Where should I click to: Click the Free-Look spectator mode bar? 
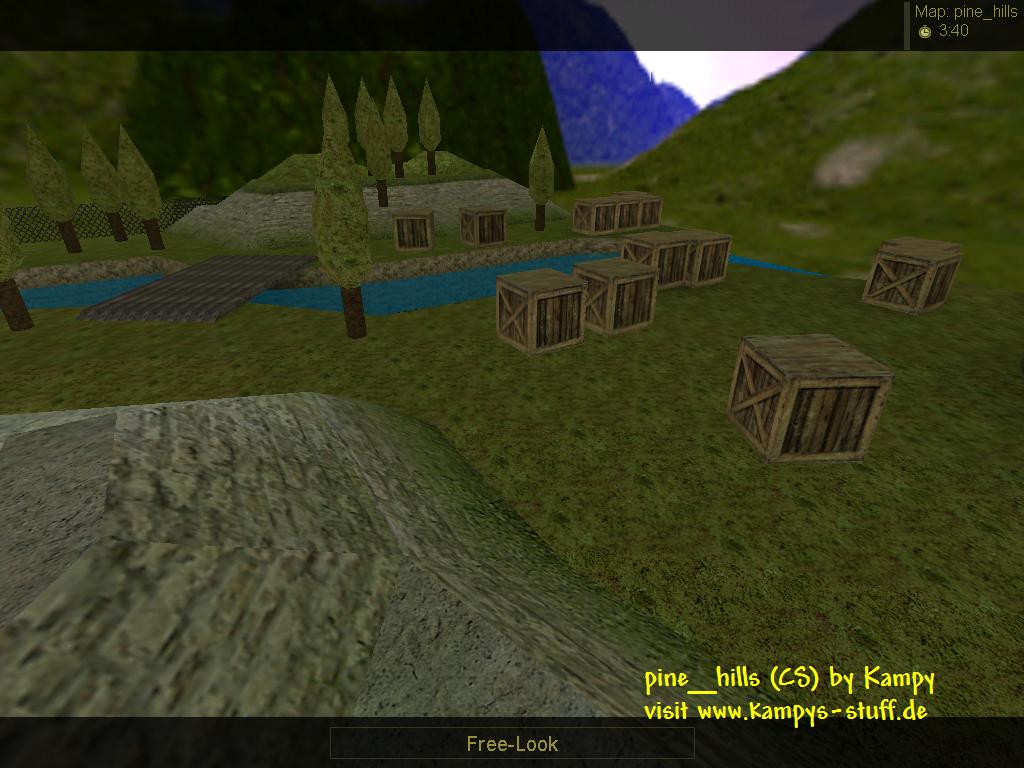[512, 743]
